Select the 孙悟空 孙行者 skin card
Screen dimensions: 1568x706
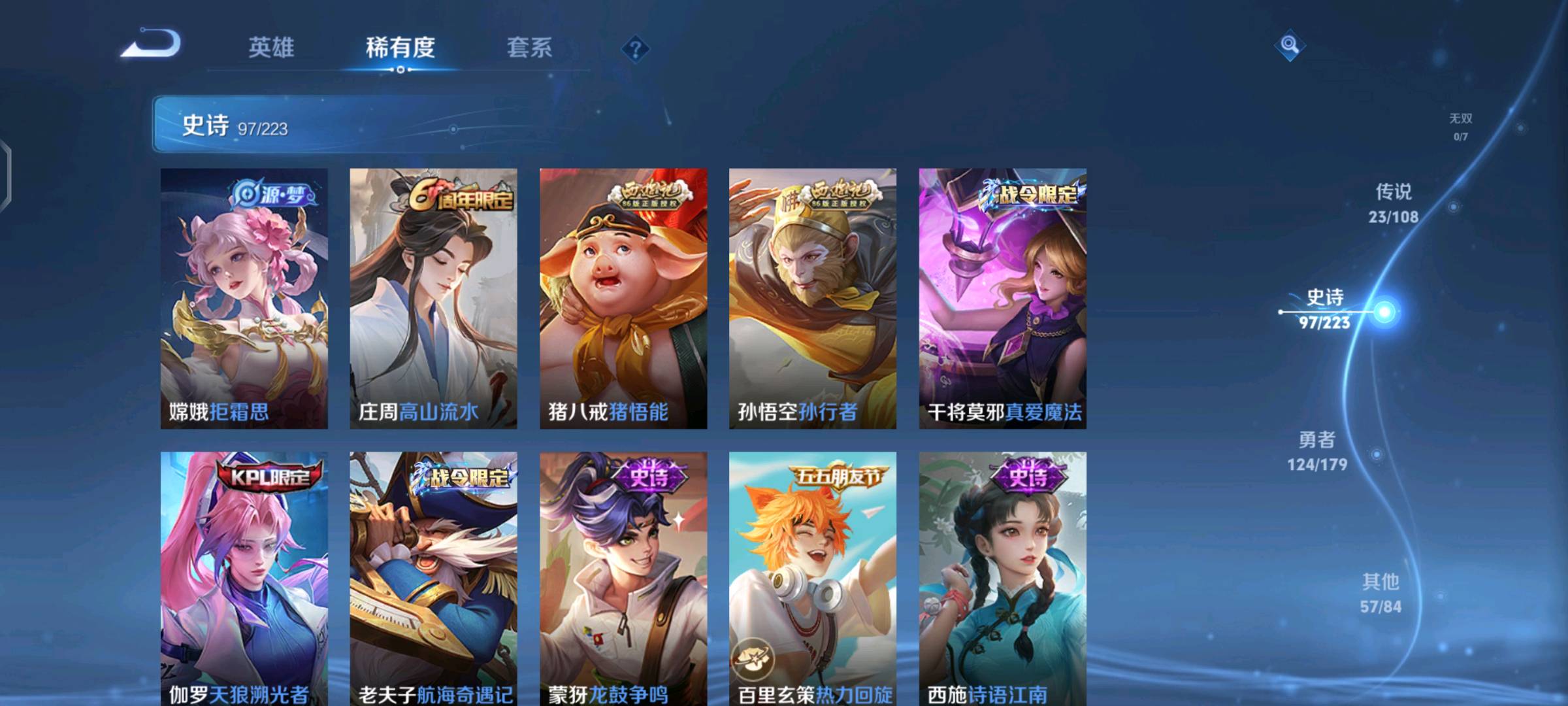click(813, 298)
